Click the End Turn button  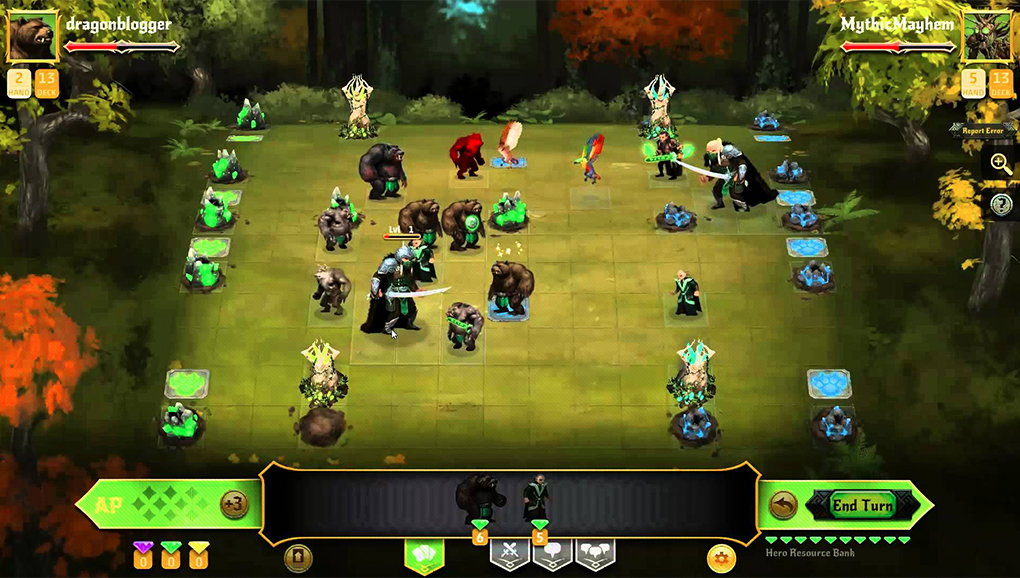click(x=863, y=505)
